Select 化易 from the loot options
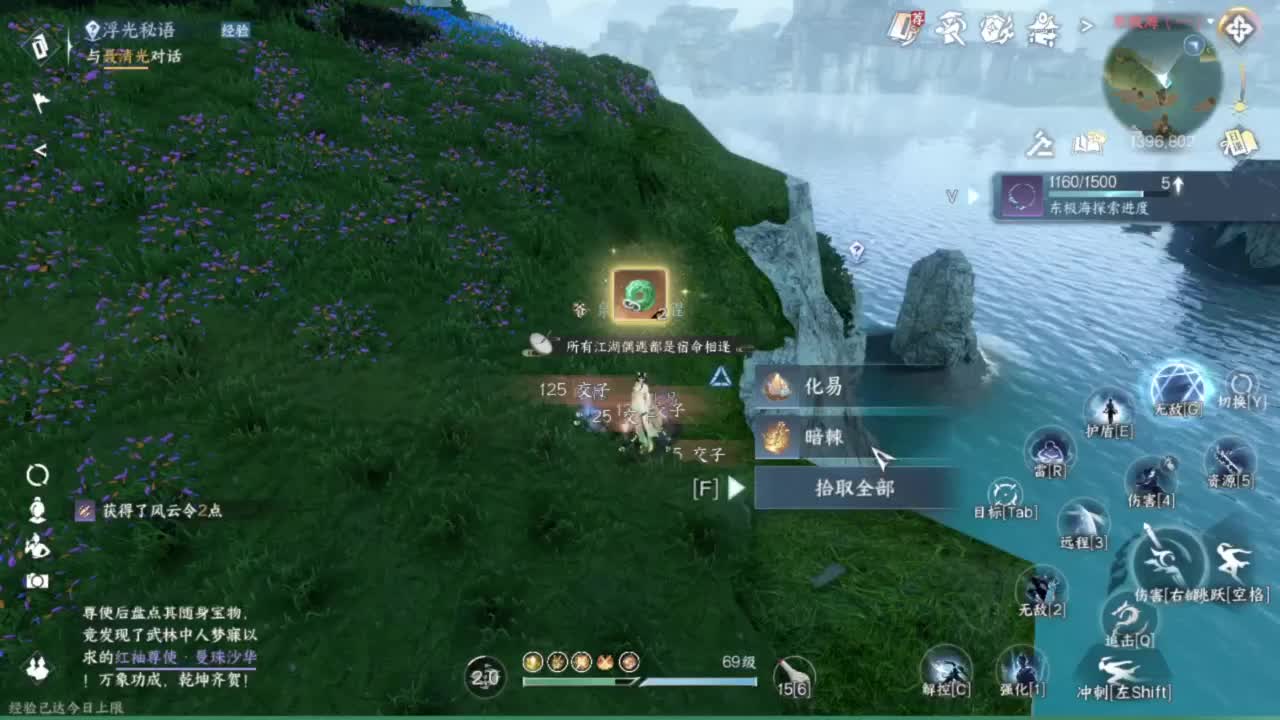Viewport: 1280px width, 720px height. [x=850, y=387]
